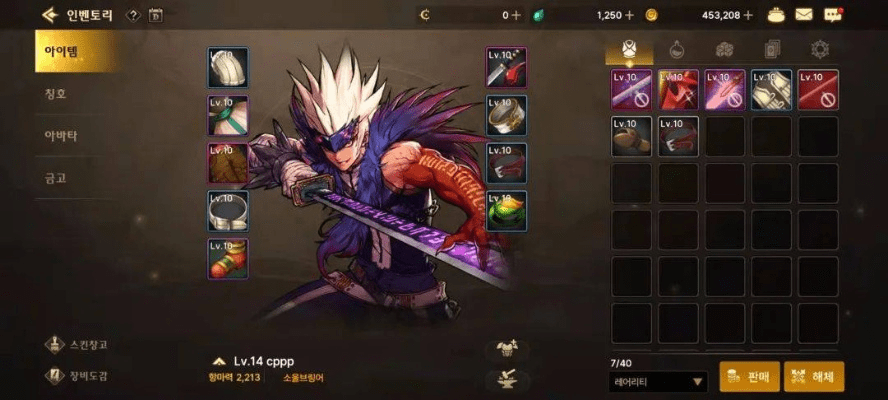
Task: Open 장비도감 (equipment codex)
Action: pyautogui.click(x=78, y=376)
